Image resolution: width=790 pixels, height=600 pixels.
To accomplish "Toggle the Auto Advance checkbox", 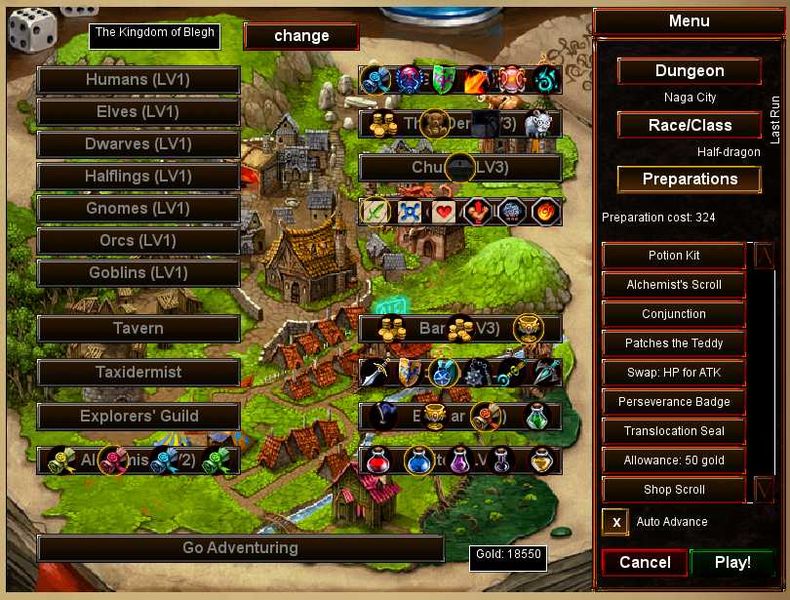I will click(615, 522).
